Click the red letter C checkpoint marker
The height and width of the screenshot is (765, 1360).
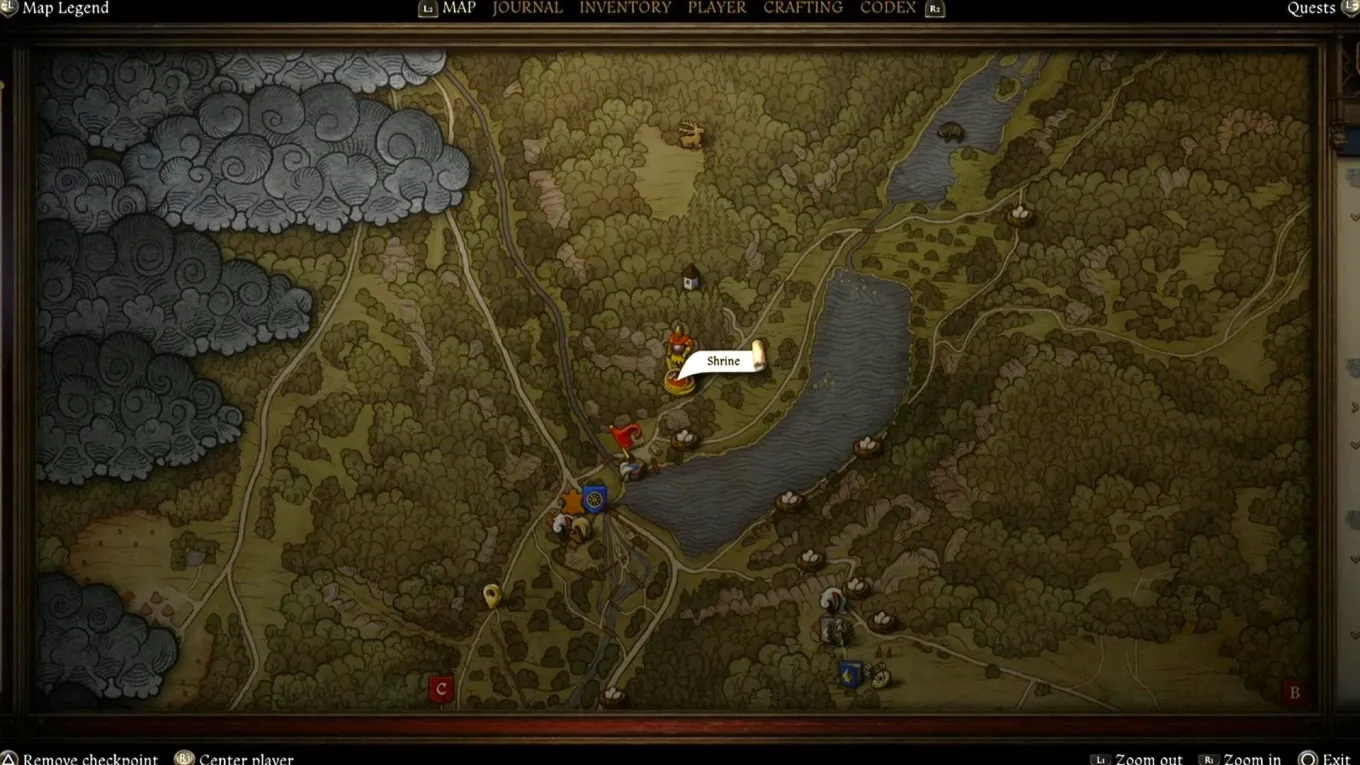coord(440,688)
